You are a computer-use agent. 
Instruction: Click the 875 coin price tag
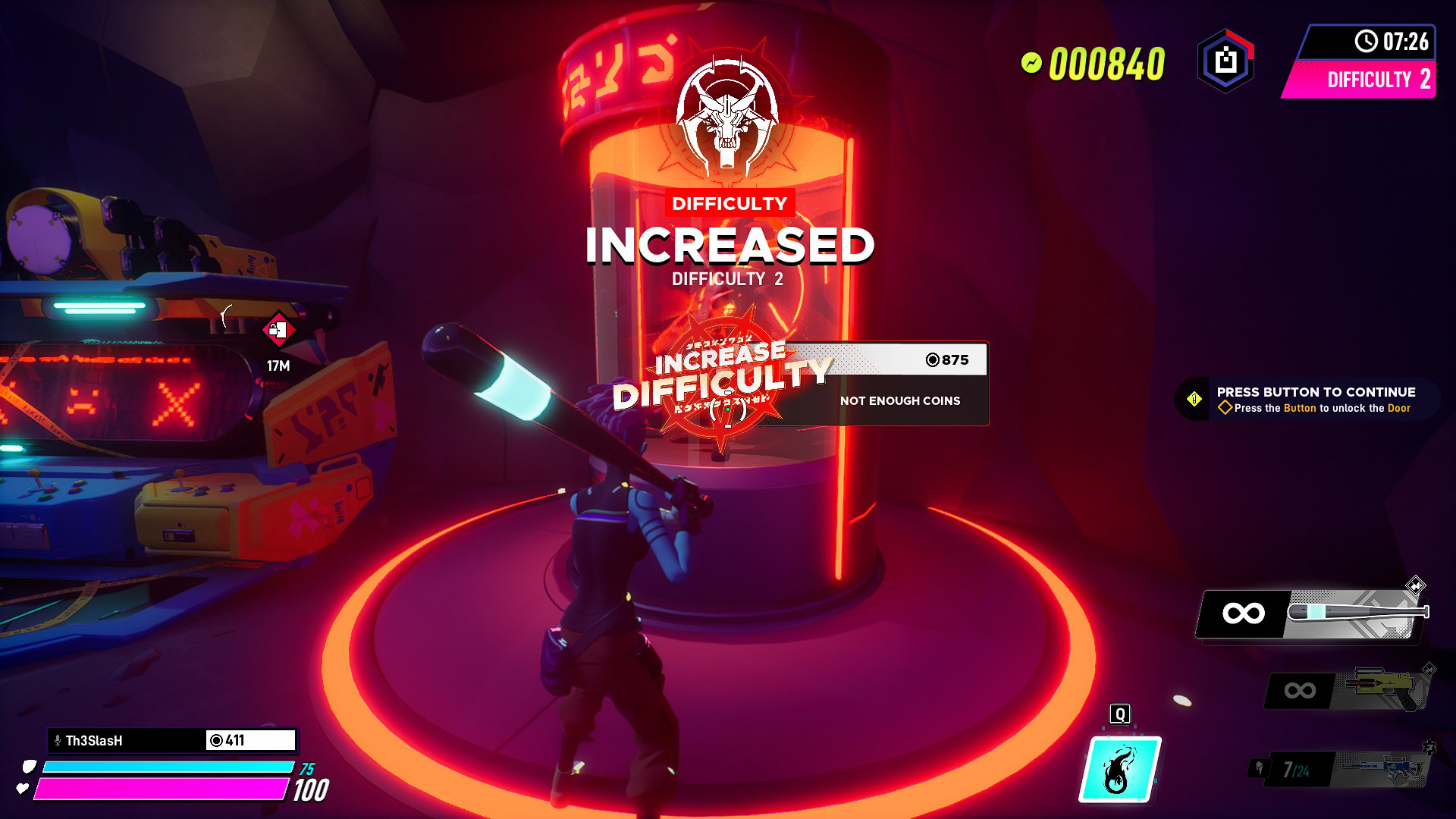[946, 360]
